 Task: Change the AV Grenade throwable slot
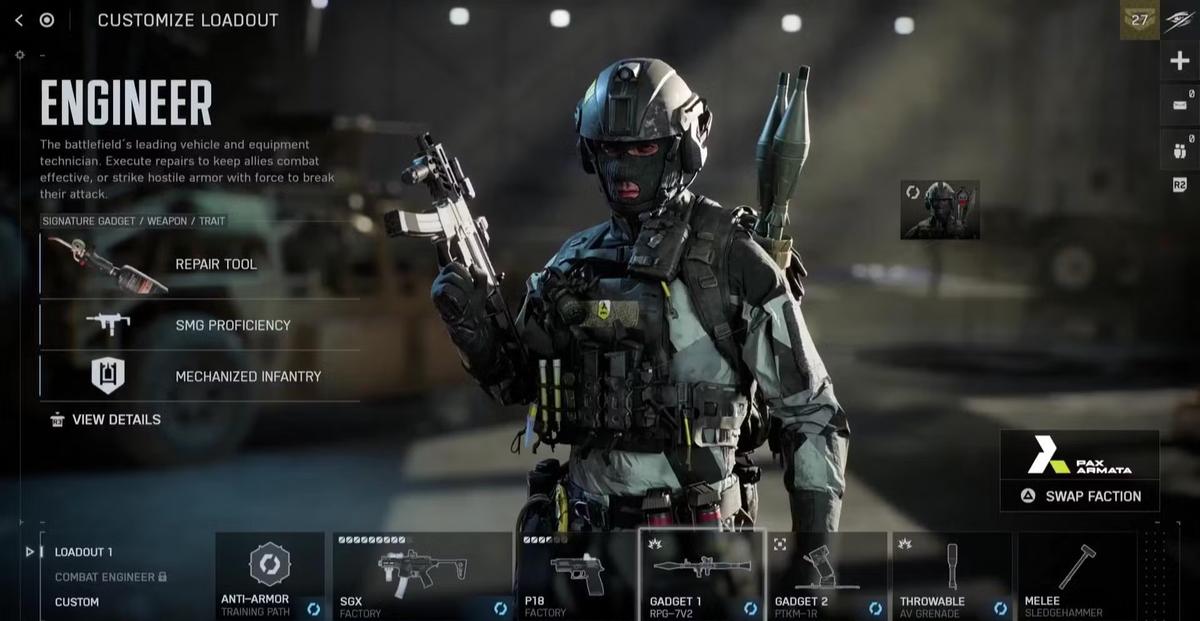click(x=952, y=576)
